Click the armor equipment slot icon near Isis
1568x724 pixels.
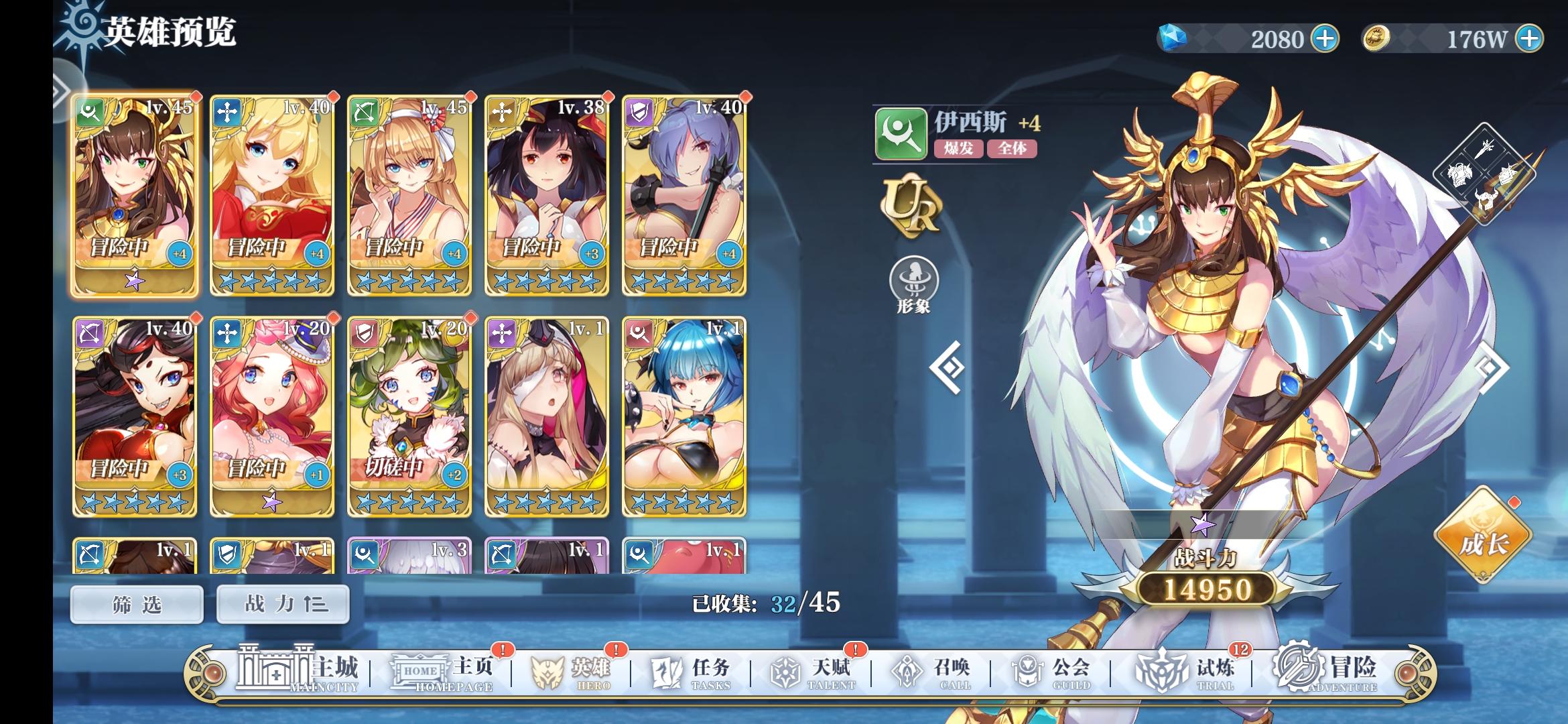[x=1461, y=174]
